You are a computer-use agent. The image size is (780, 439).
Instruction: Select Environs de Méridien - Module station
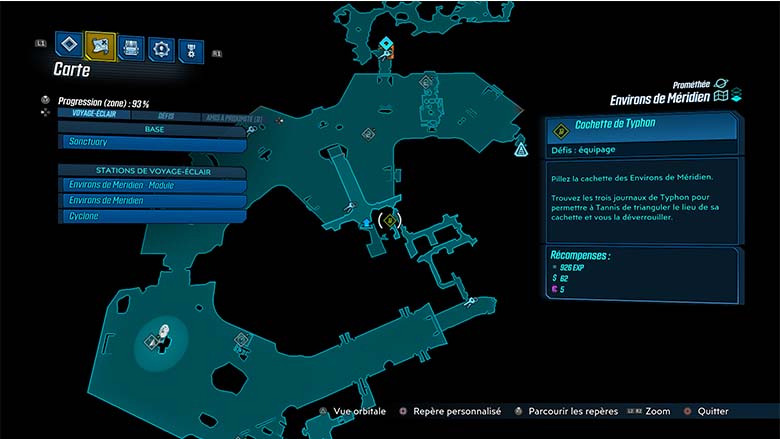153,185
